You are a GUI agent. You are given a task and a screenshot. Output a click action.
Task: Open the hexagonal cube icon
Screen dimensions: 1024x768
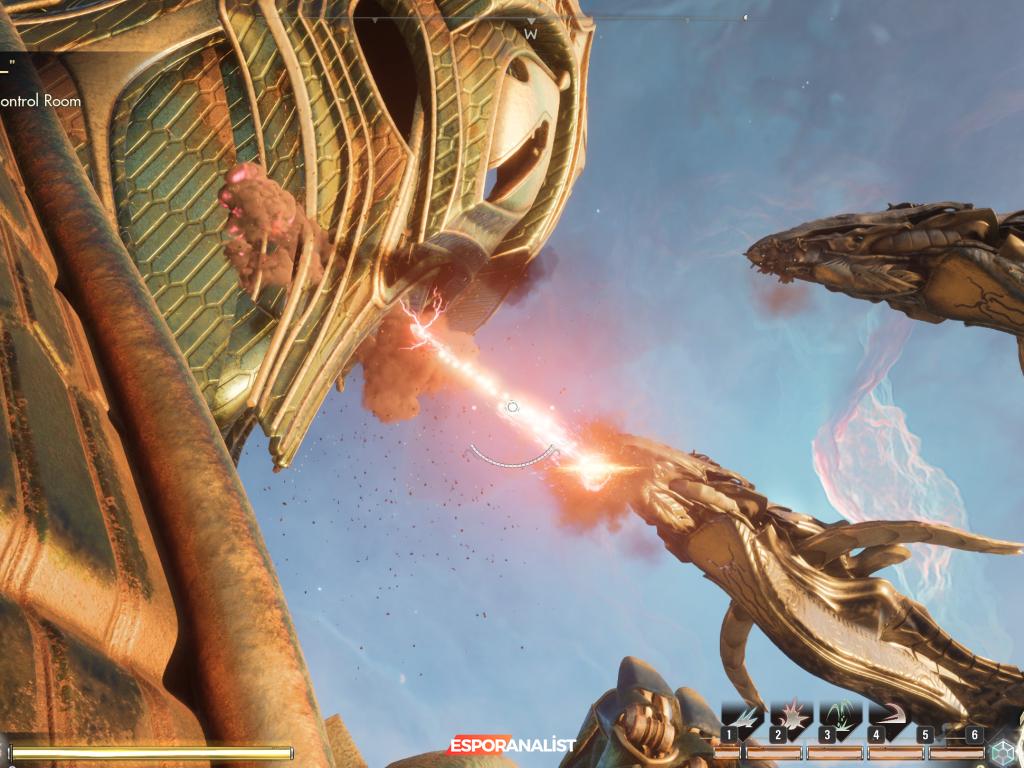(x=1004, y=750)
